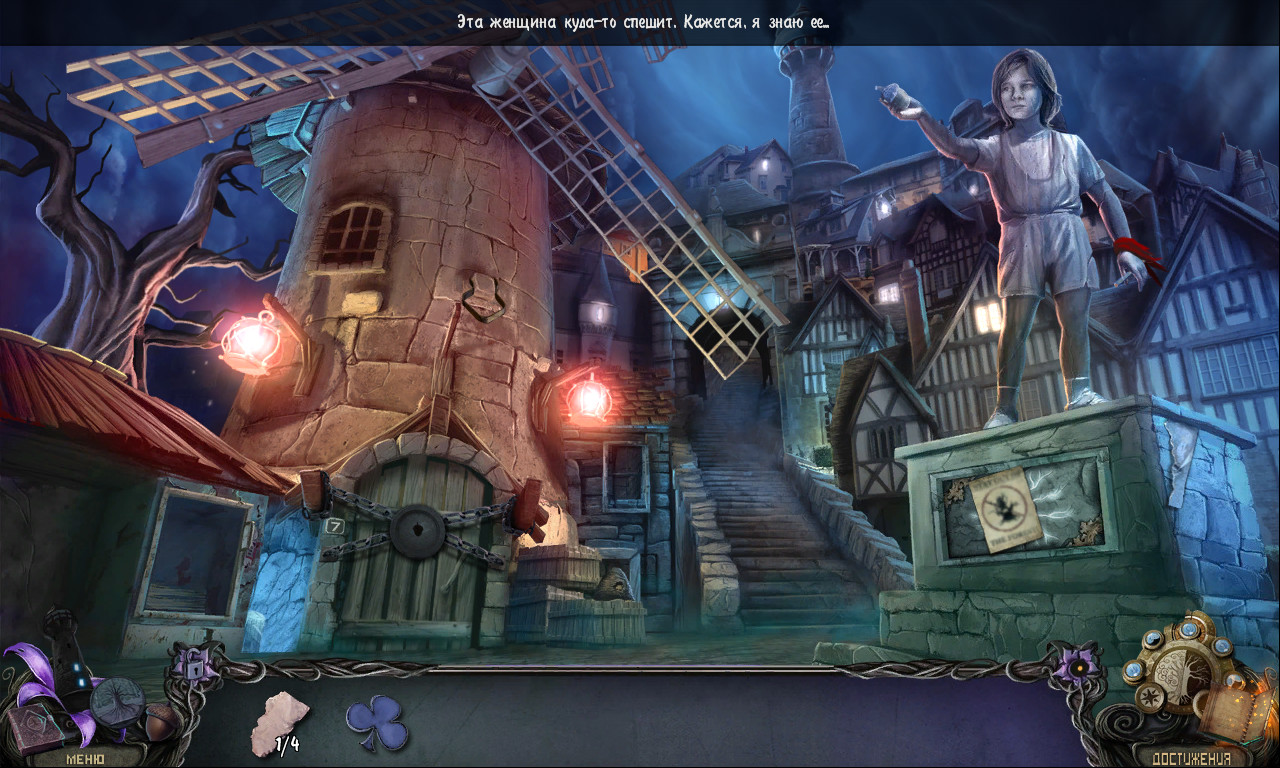Open the Меню button

[84, 758]
